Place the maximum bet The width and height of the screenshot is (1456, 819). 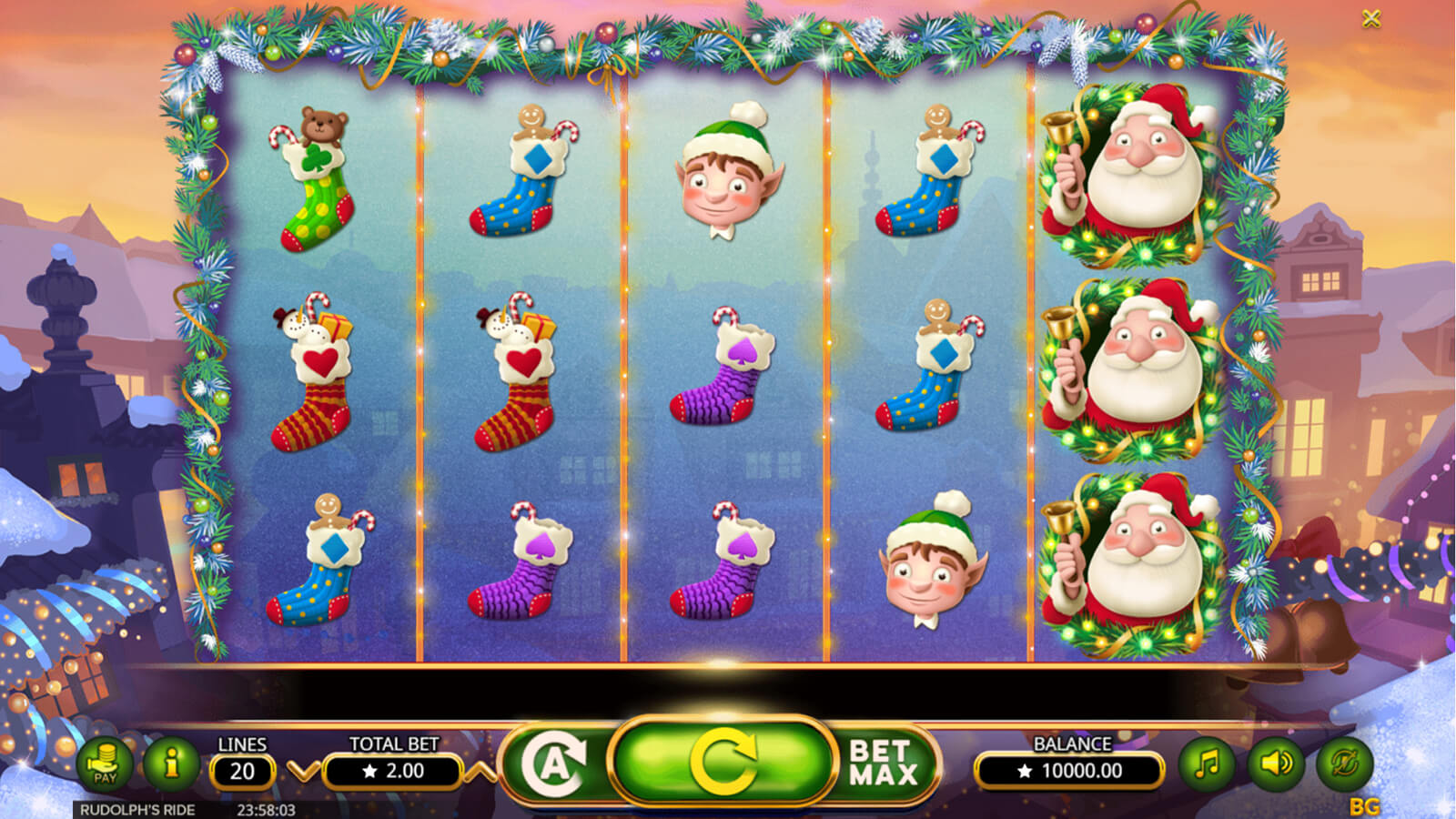pyautogui.click(x=882, y=763)
